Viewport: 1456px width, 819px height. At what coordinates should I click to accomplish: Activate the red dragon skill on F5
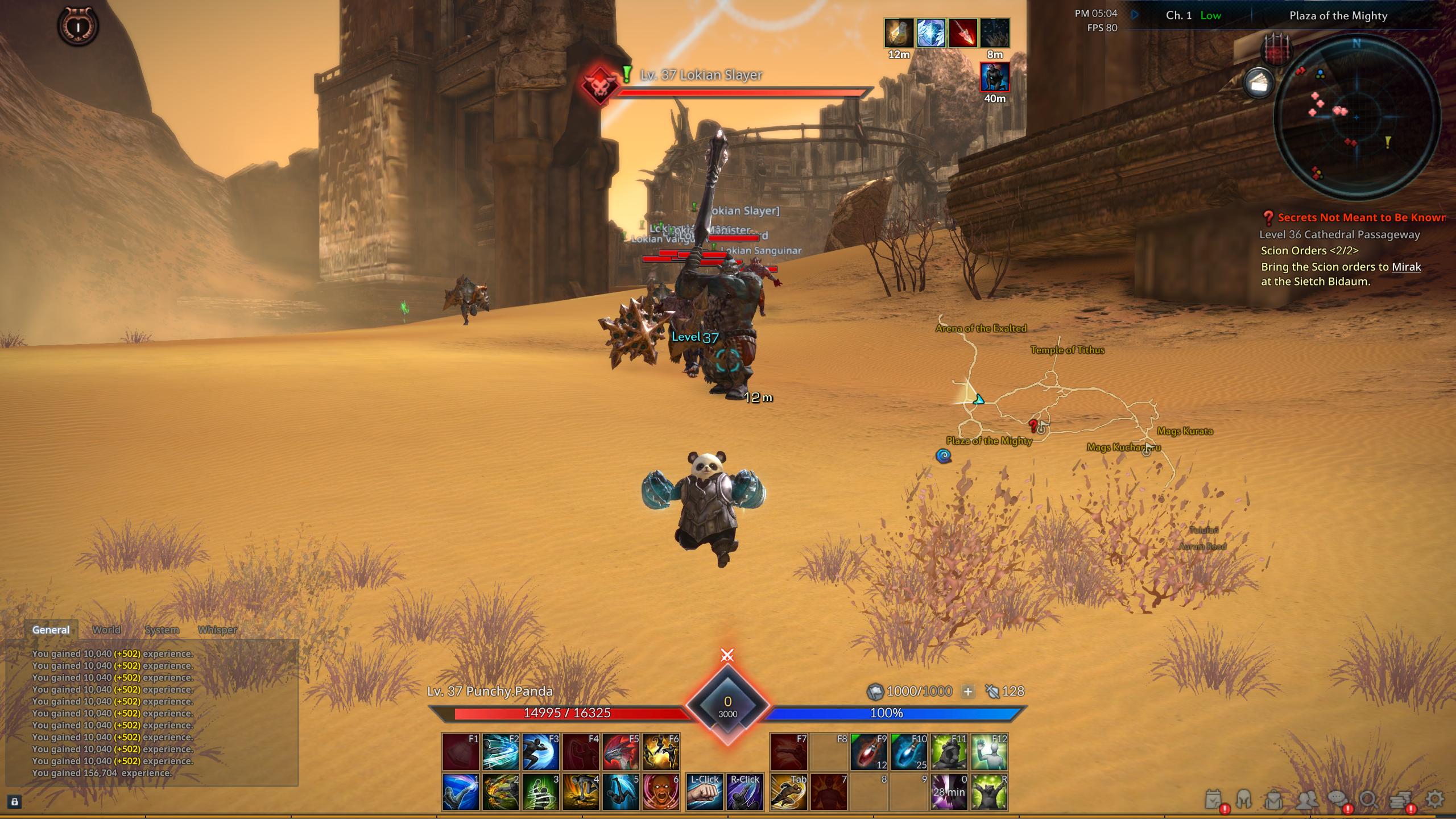point(621,752)
